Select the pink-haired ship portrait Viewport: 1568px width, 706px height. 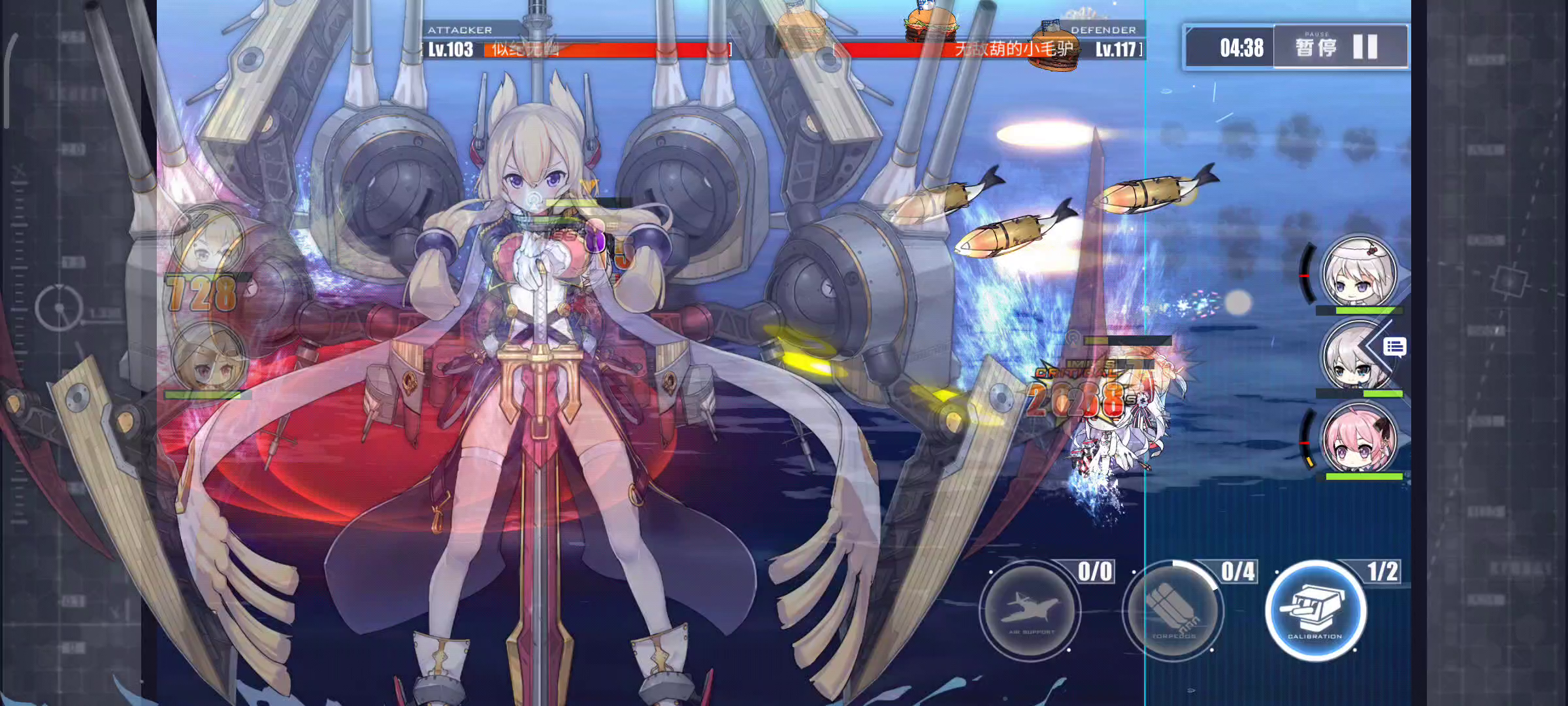1359,438
